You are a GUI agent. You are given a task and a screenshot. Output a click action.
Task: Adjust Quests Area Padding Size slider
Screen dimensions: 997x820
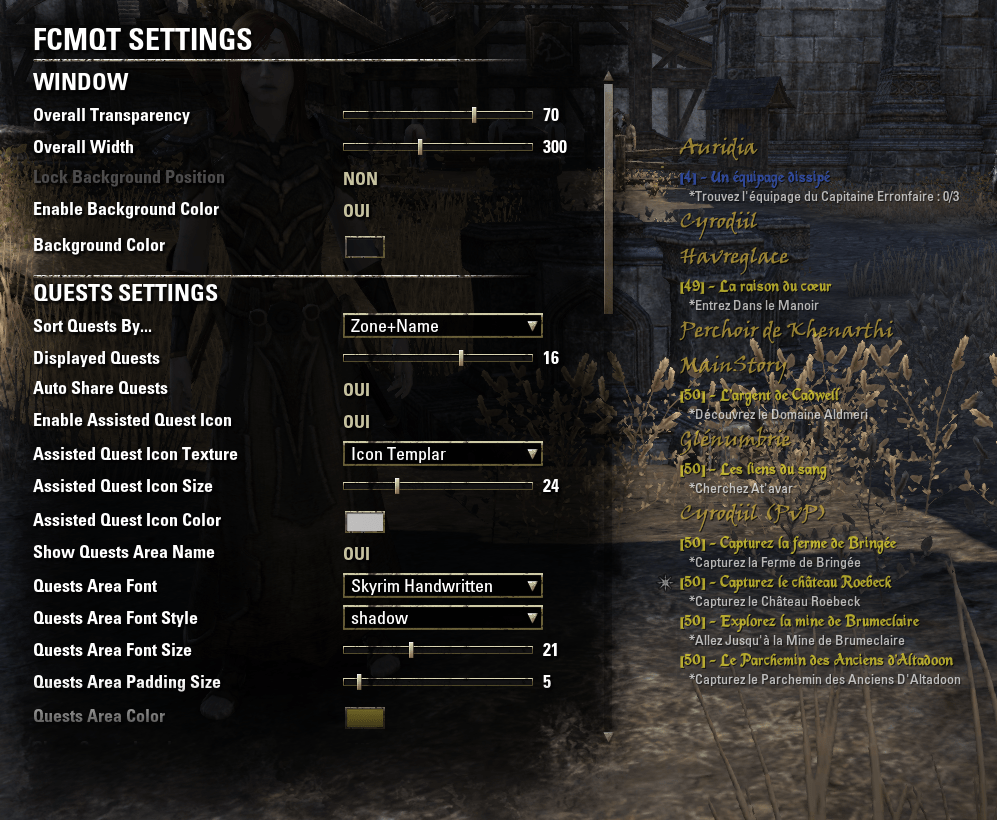[x=359, y=682]
